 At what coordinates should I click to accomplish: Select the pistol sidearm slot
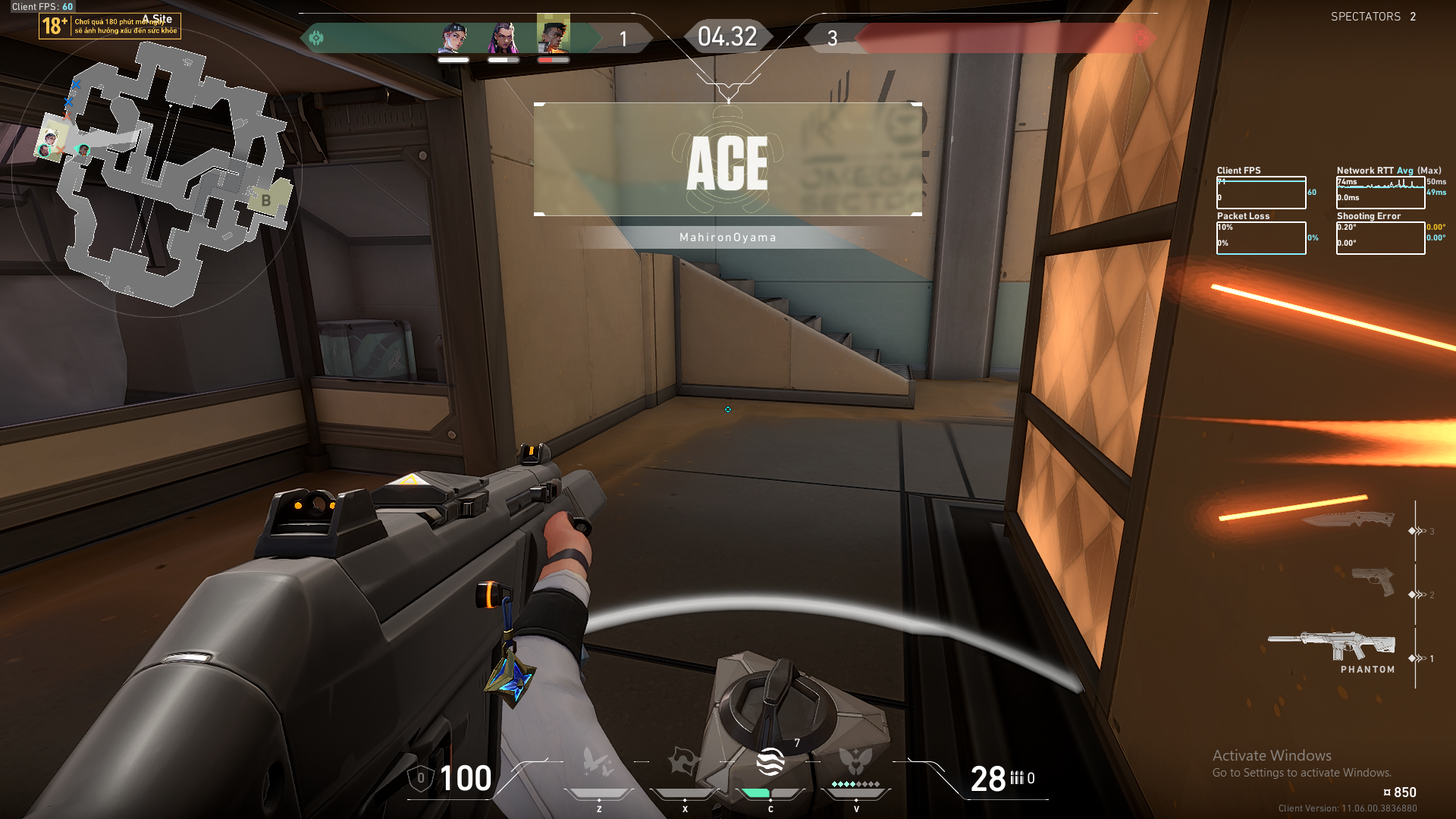[x=1373, y=582]
